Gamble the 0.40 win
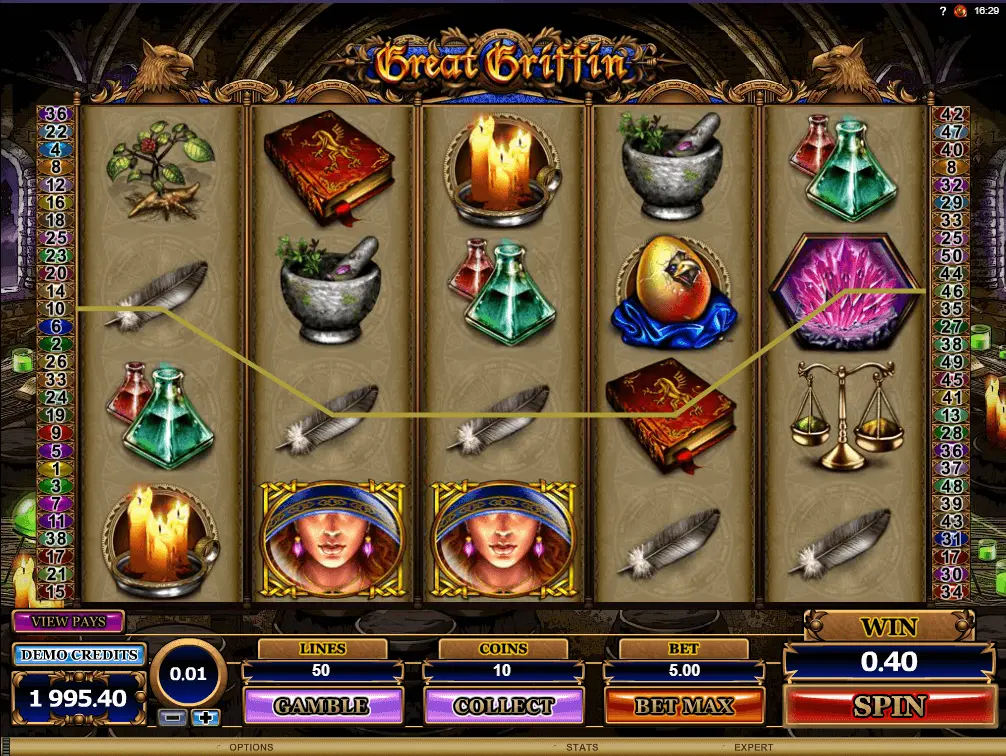The image size is (1006, 756). 322,706
